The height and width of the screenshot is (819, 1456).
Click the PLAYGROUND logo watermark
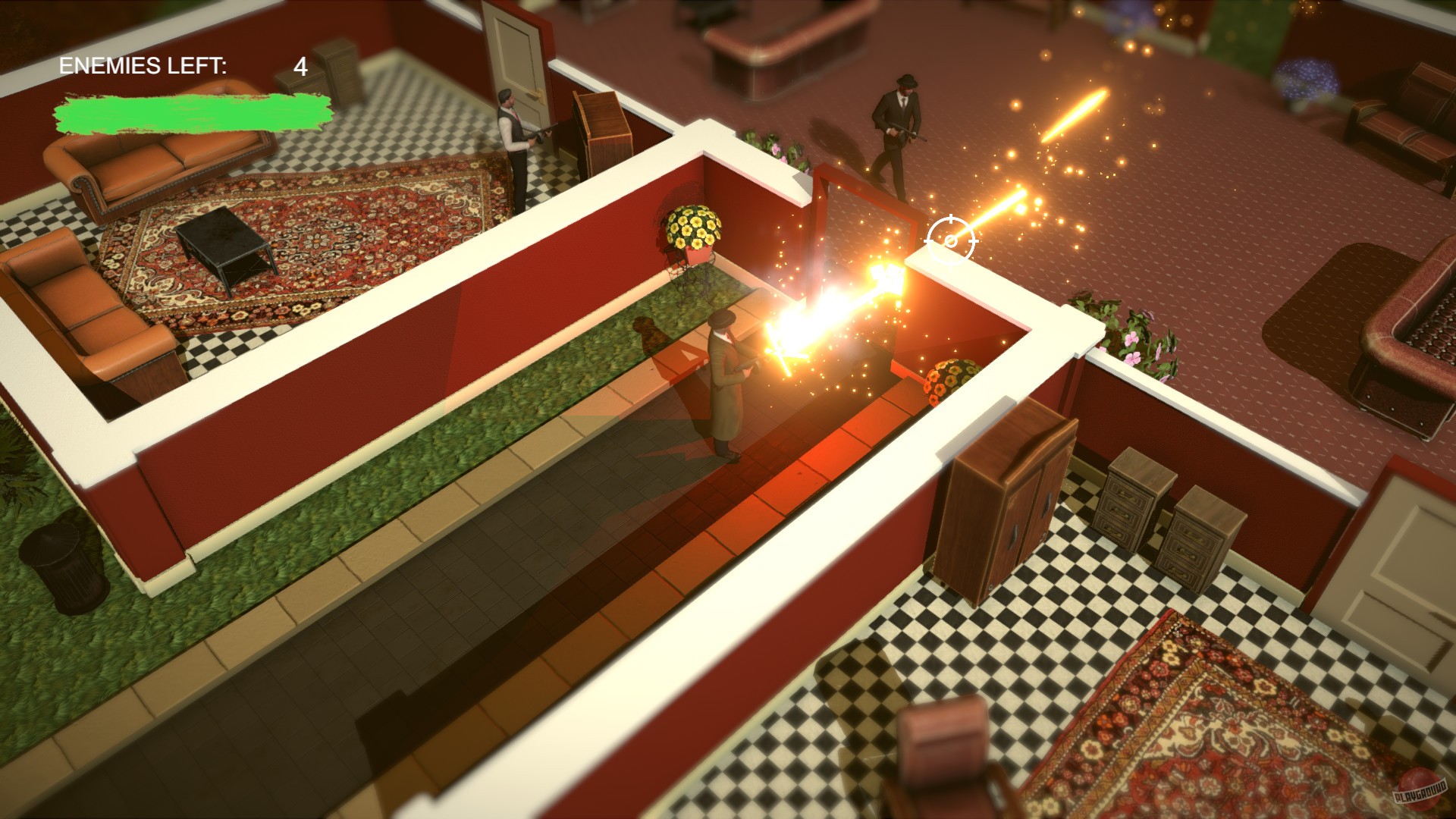point(1421,792)
